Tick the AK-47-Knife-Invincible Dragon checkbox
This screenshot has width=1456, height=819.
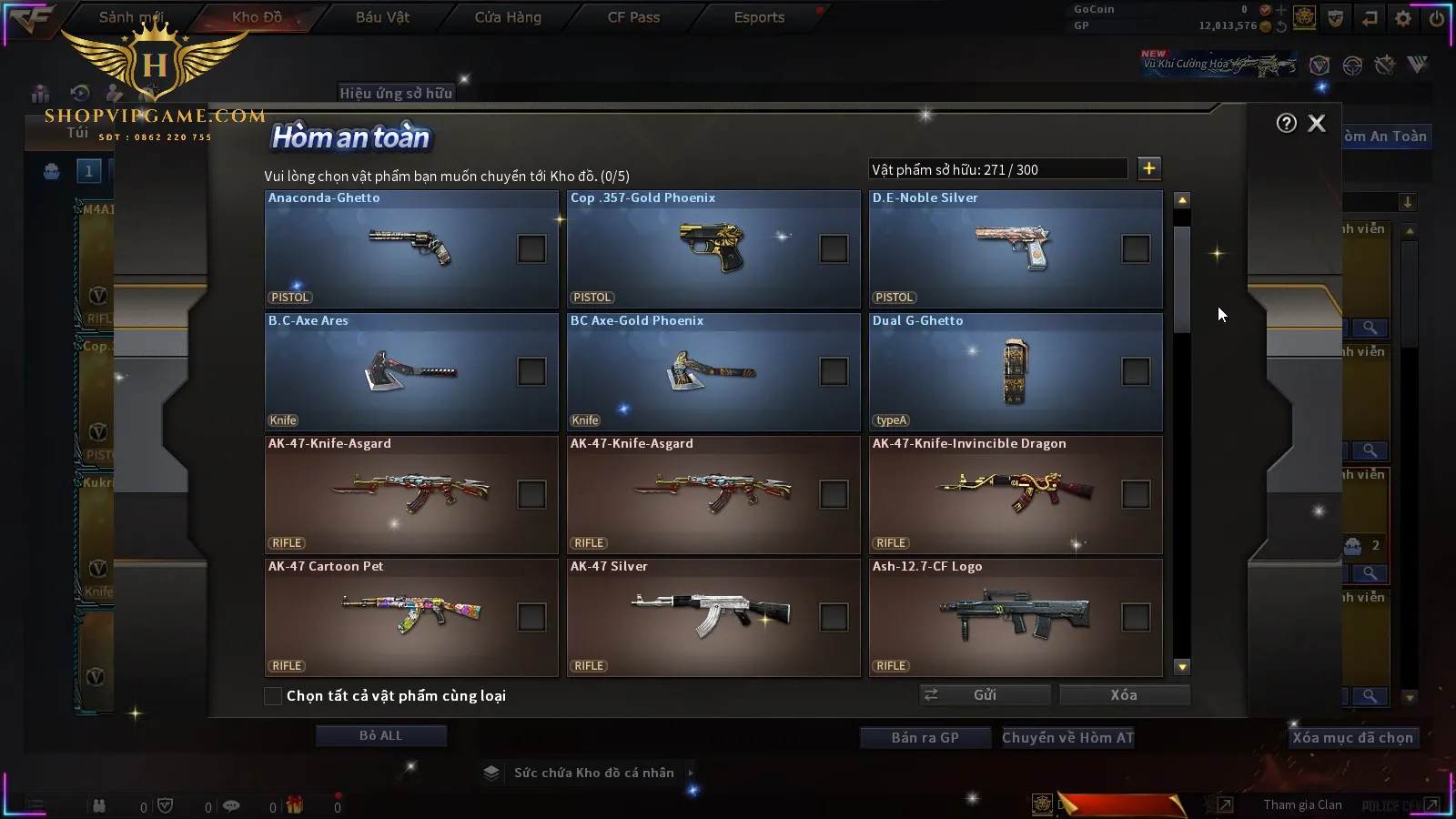[x=1136, y=494]
